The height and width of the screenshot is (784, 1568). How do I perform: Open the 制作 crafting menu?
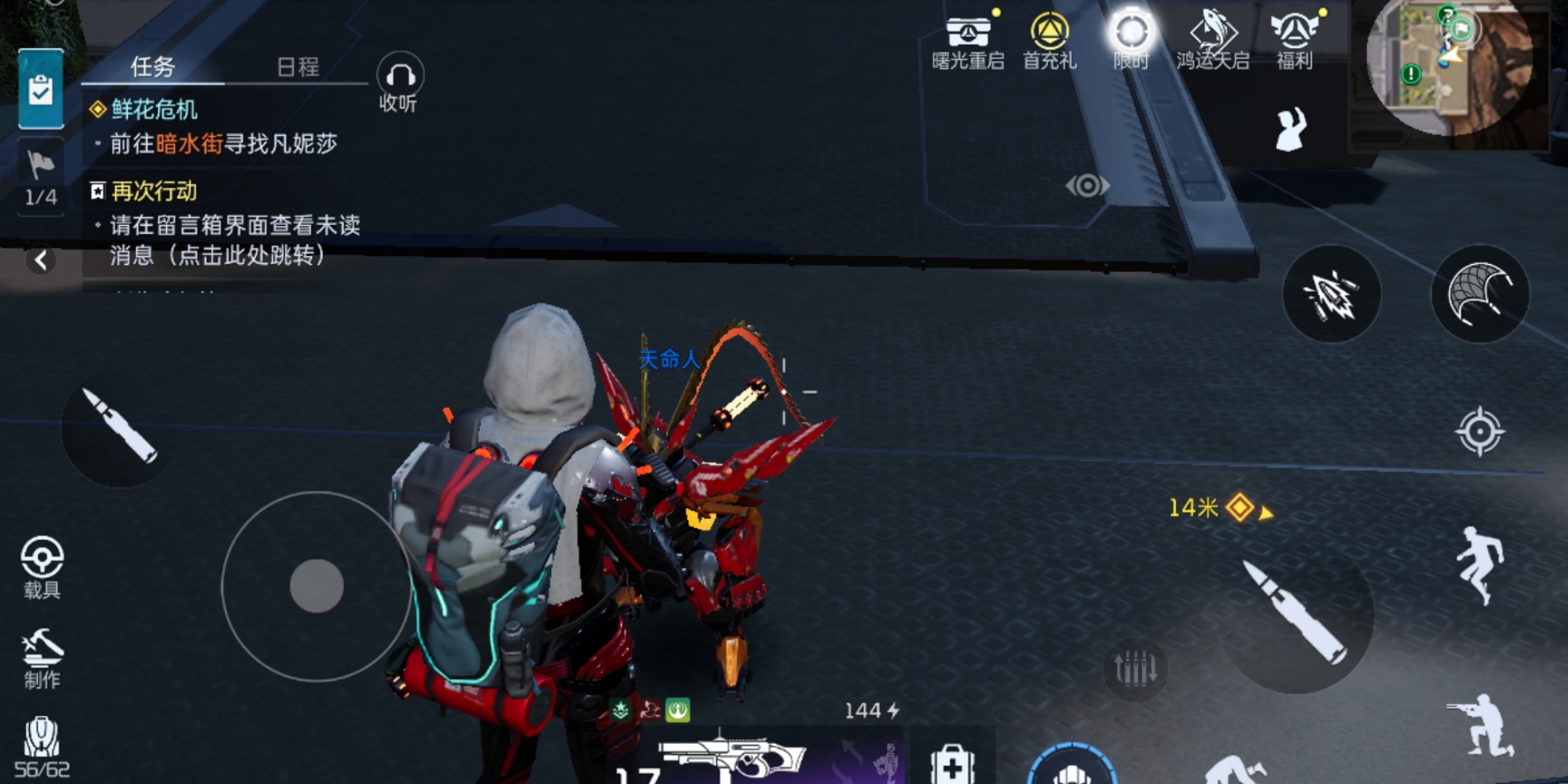42,658
